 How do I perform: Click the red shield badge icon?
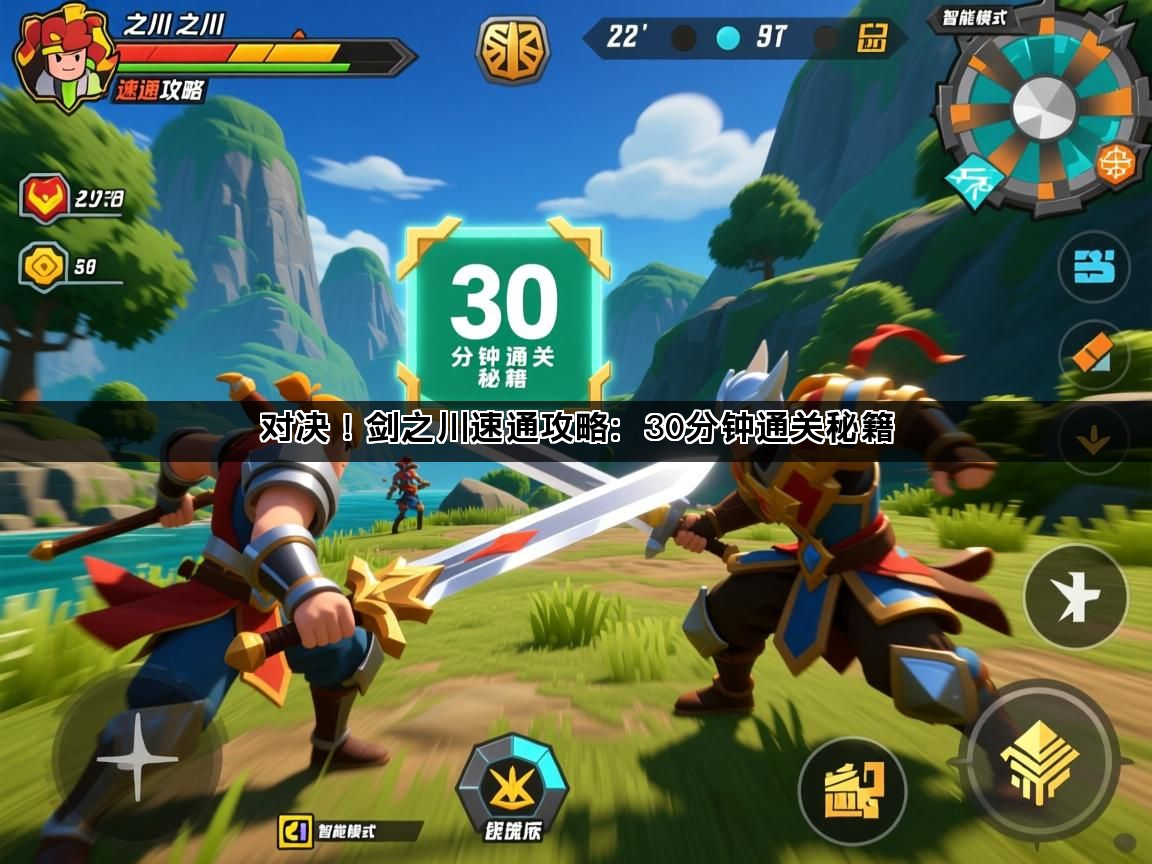(45, 197)
